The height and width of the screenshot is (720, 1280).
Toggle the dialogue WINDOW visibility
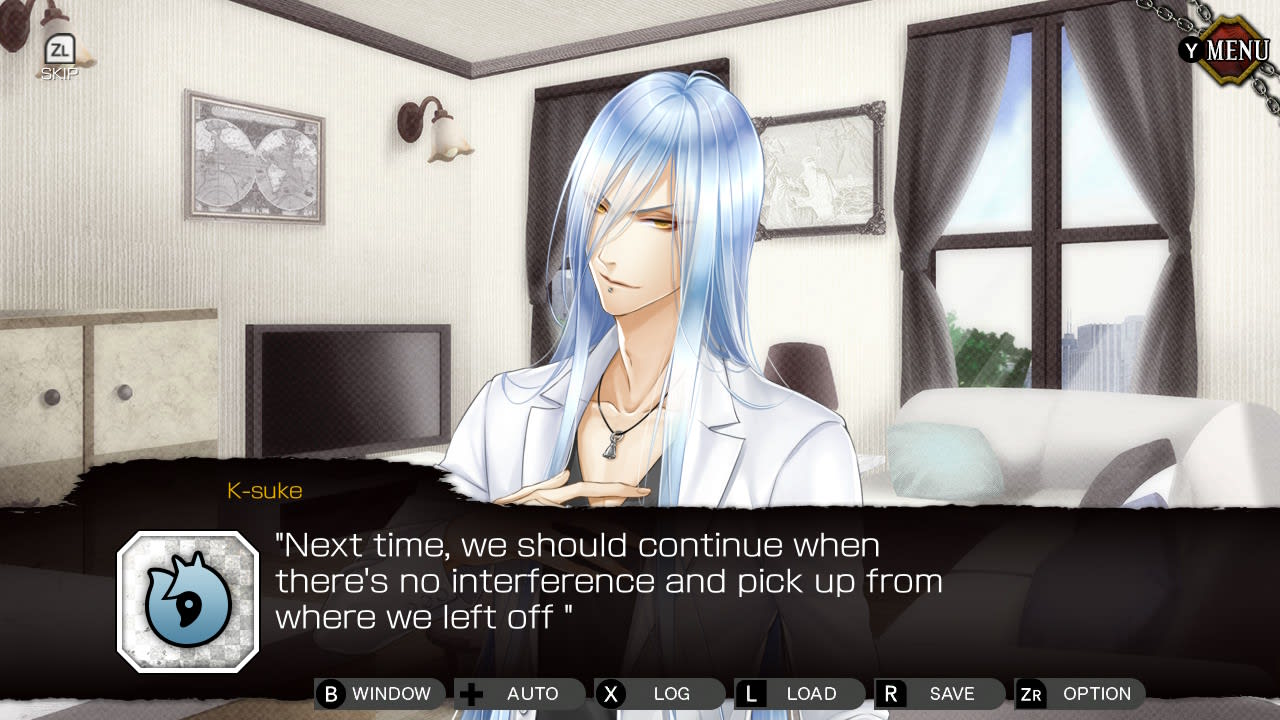click(x=380, y=693)
